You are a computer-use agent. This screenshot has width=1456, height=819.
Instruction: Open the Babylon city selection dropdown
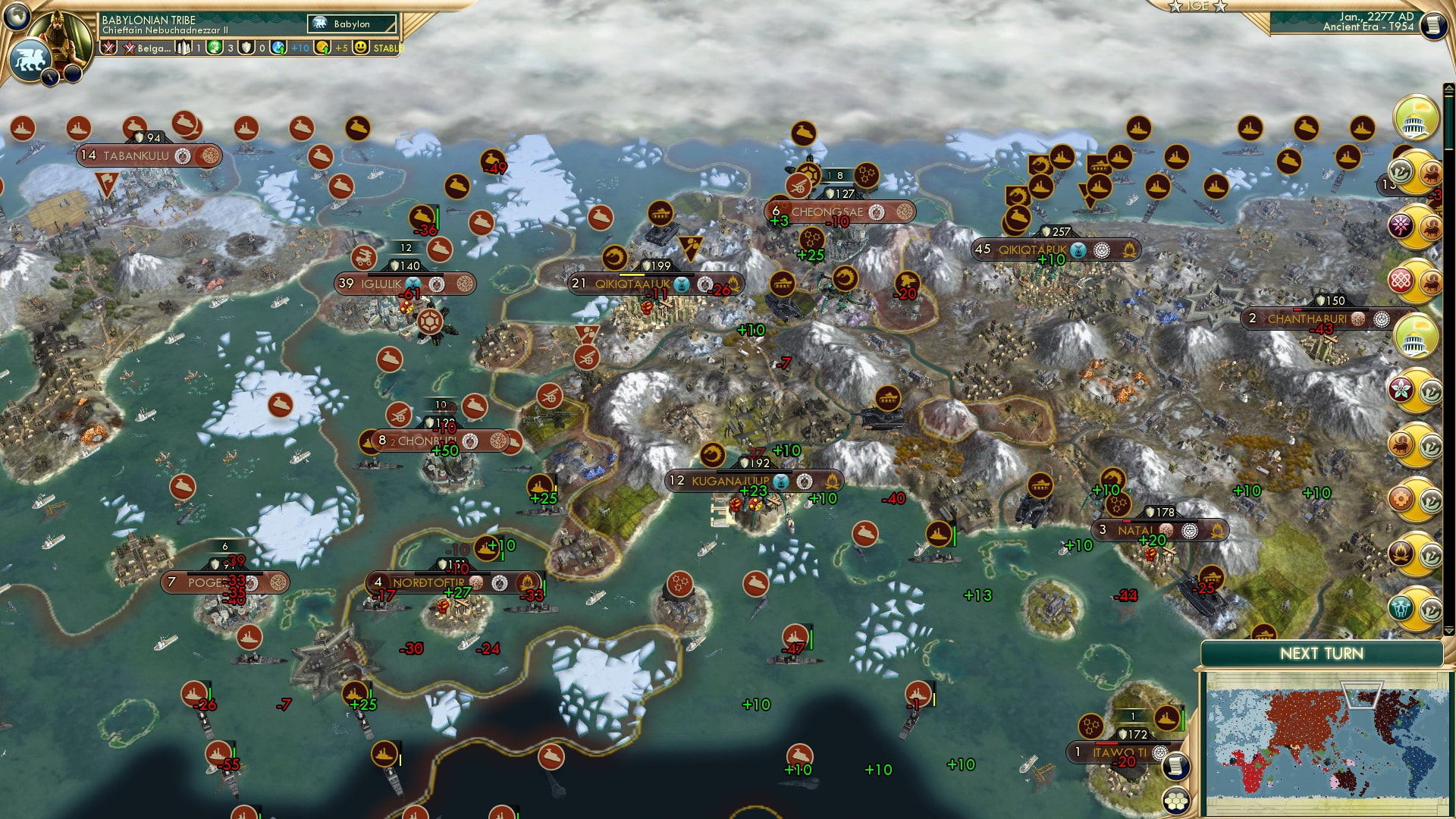tap(353, 24)
